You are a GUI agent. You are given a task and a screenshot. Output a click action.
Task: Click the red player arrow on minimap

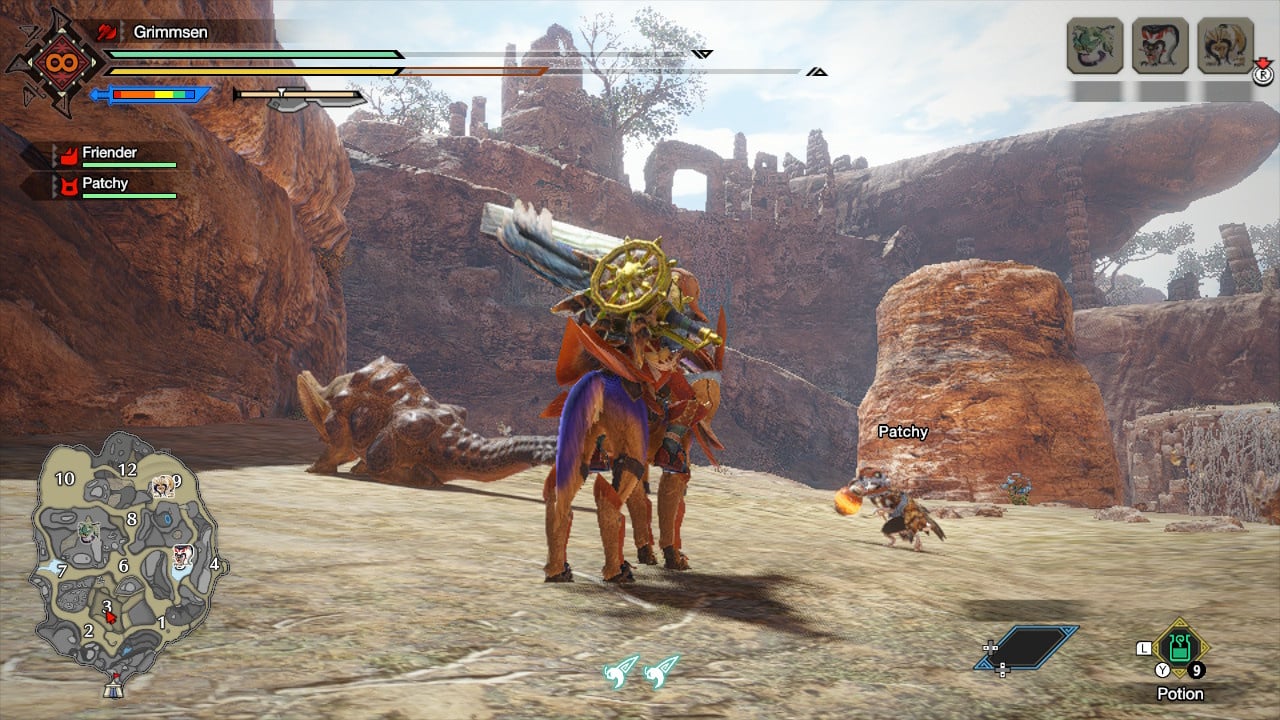(x=111, y=617)
